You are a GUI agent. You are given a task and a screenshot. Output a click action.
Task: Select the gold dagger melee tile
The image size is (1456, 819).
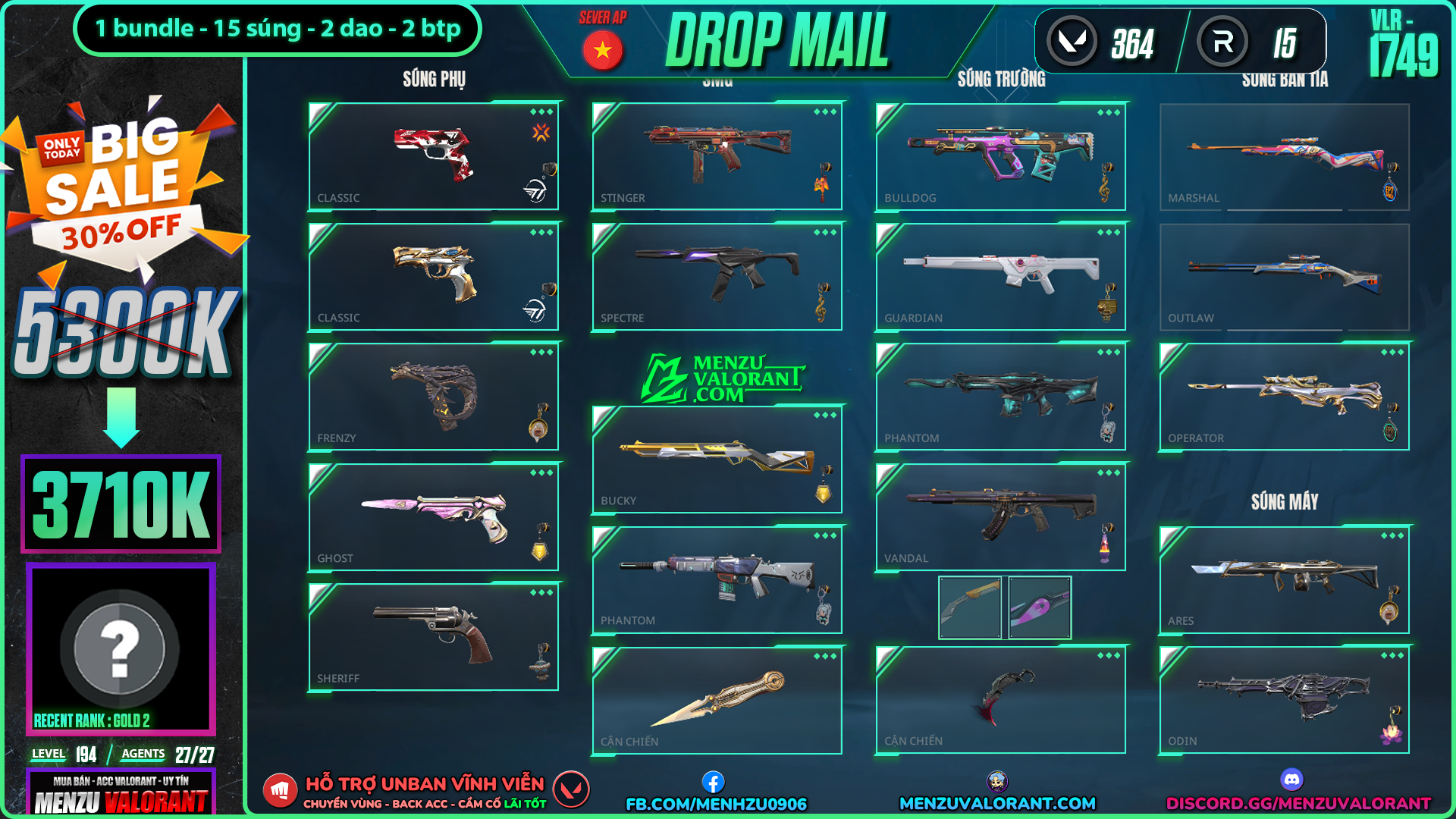point(717,700)
